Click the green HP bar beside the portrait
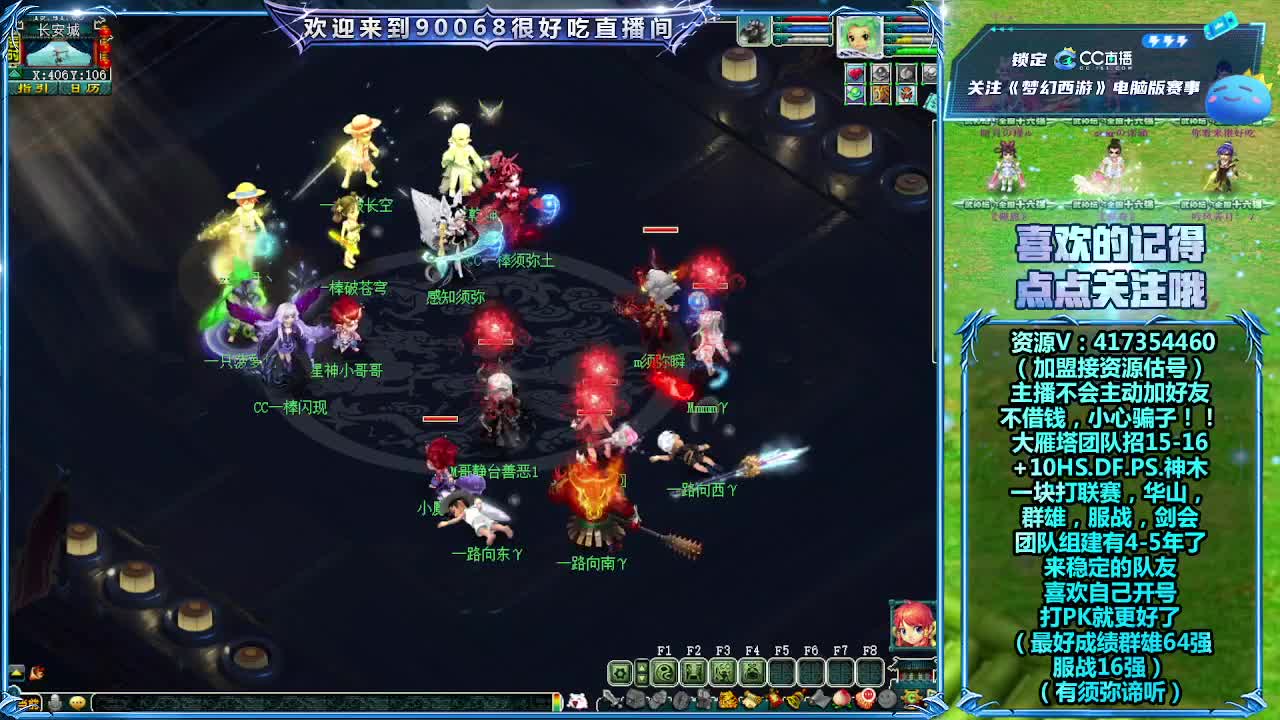The height and width of the screenshot is (720, 1280). click(915, 49)
